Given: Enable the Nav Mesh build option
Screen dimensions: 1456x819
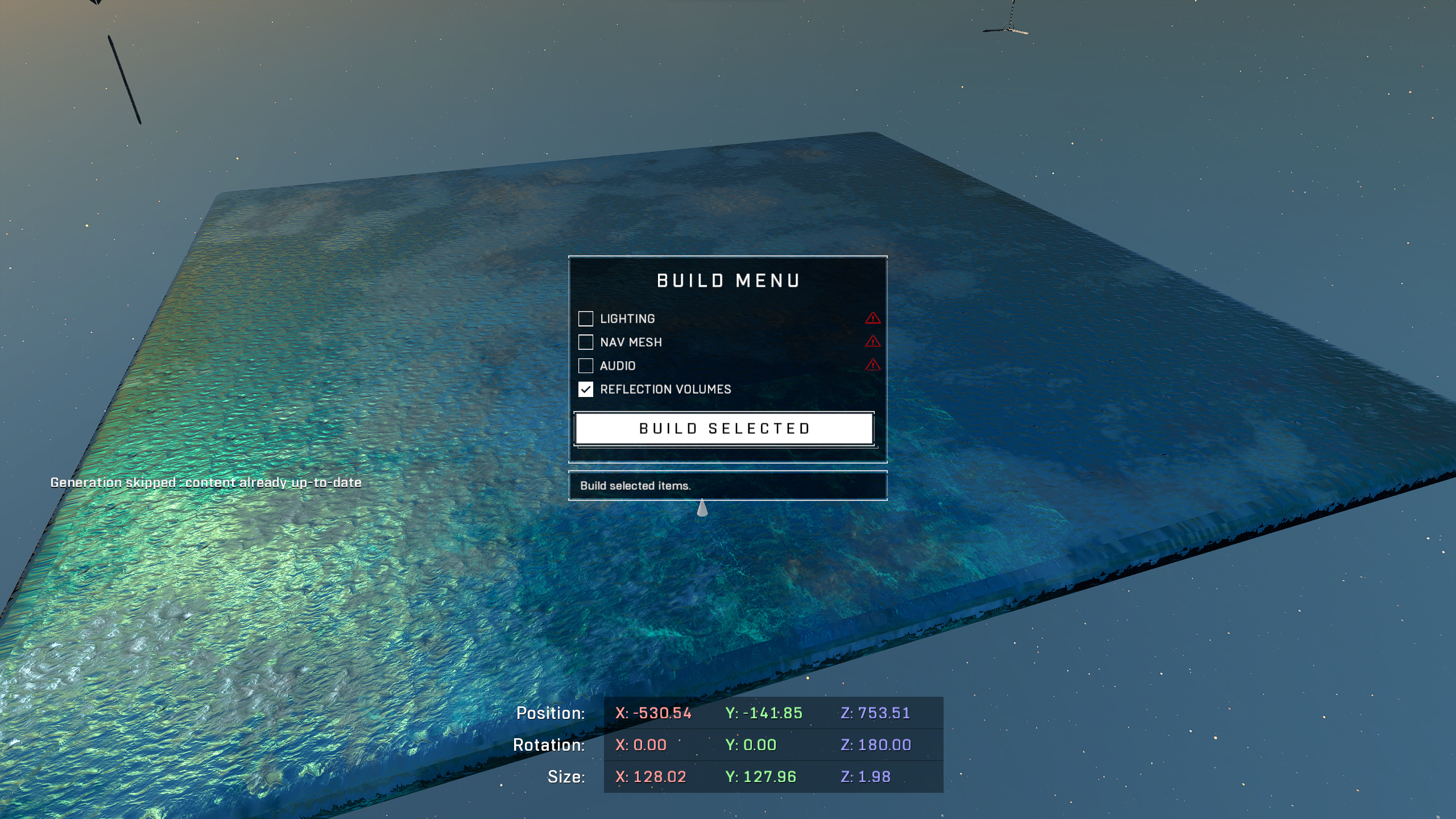Looking at the screenshot, I should (x=585, y=342).
